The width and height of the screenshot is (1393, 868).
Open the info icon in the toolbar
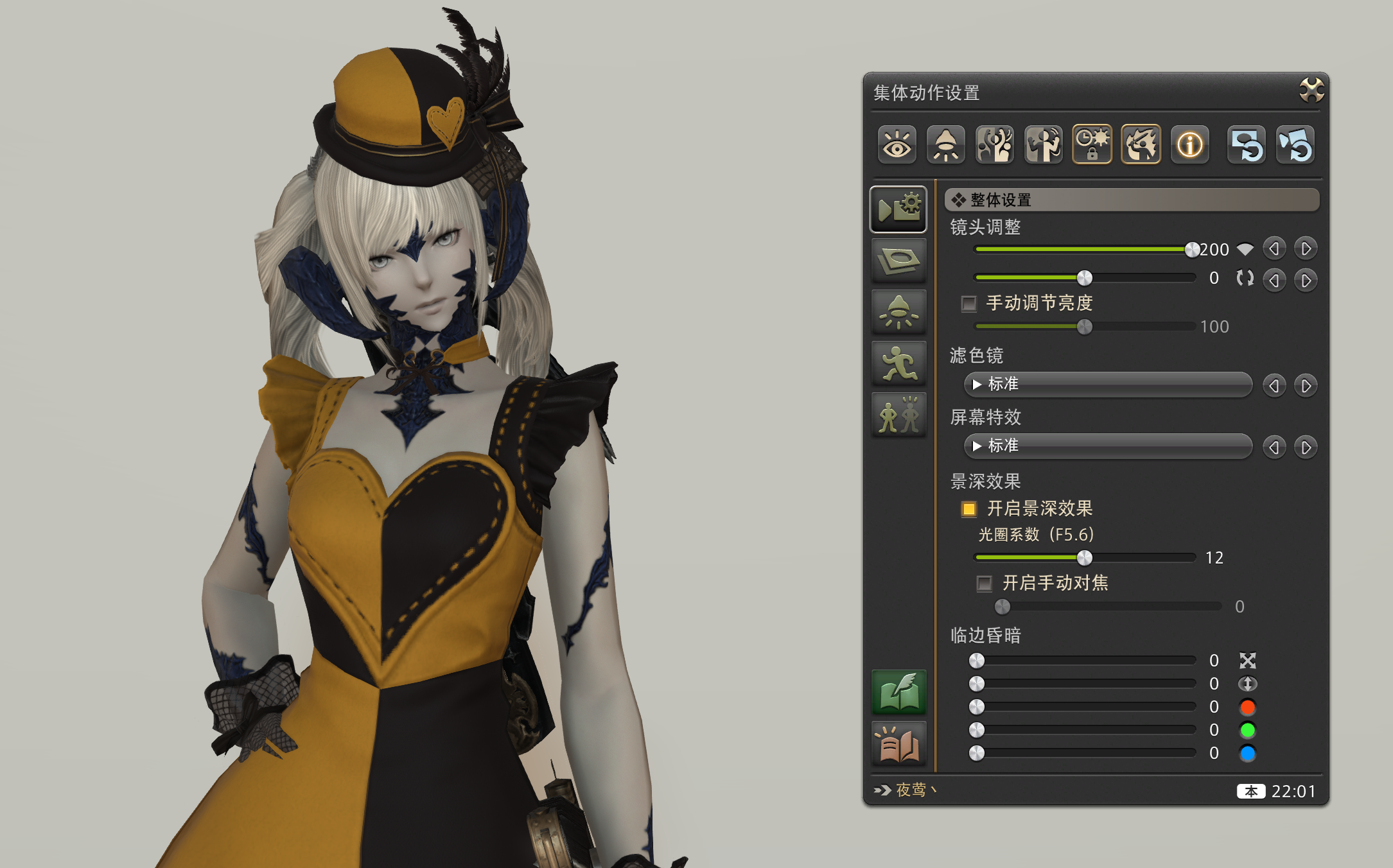point(1189,144)
